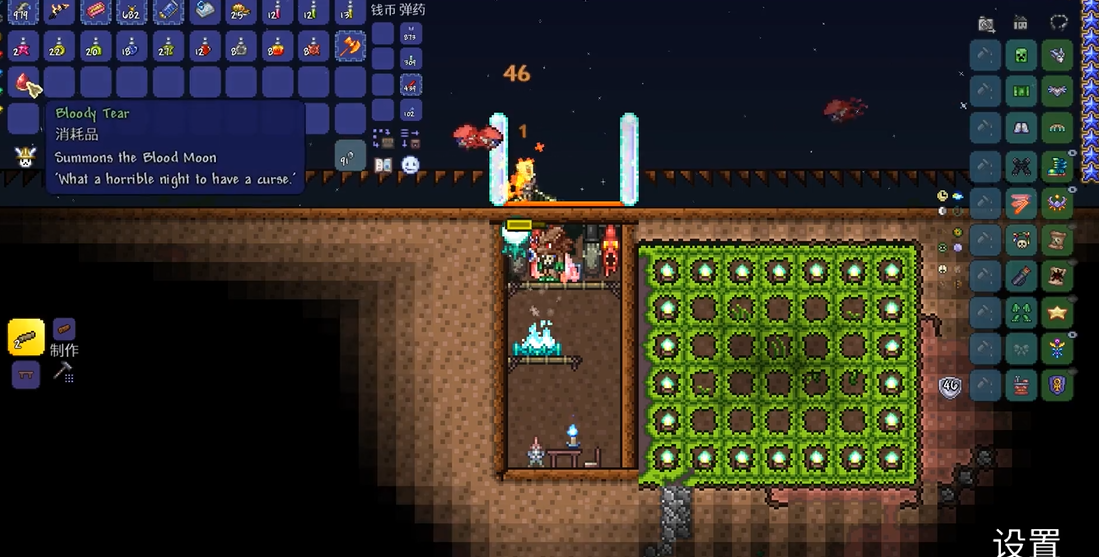This screenshot has width=1099, height=557.
Task: Select the ammo slot with red arrows
Action: pyautogui.click(x=410, y=85)
